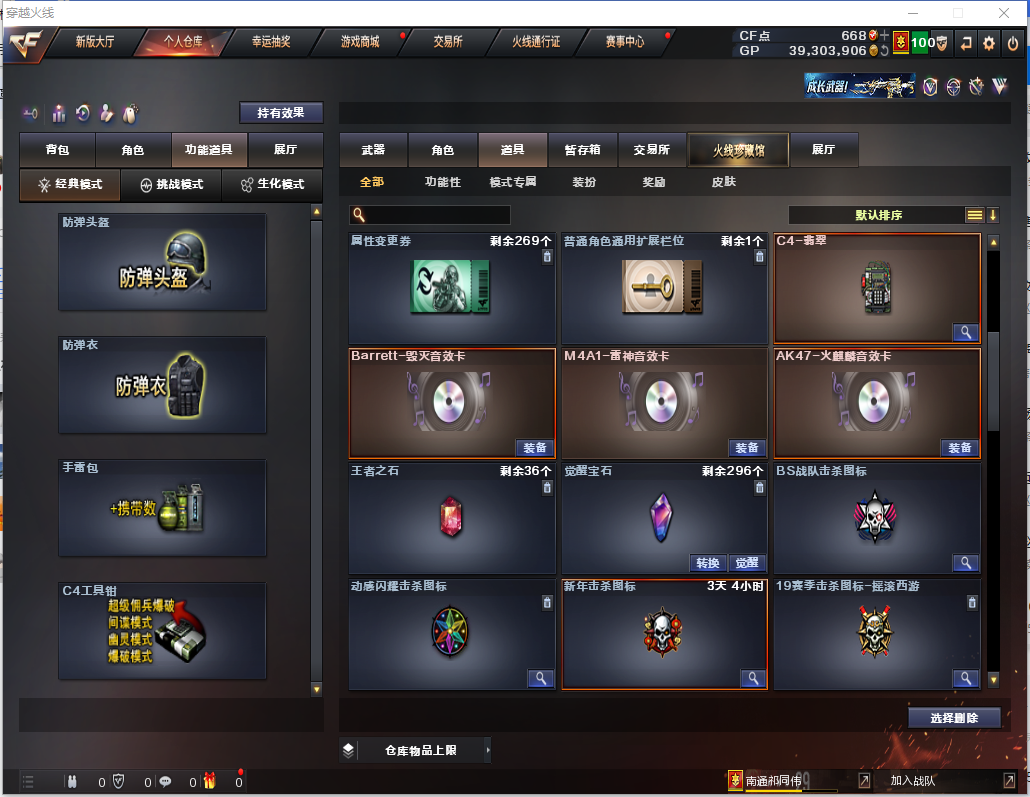Open the 赛事中心 event center
Viewport: 1030px width, 797px height.
(x=625, y=42)
